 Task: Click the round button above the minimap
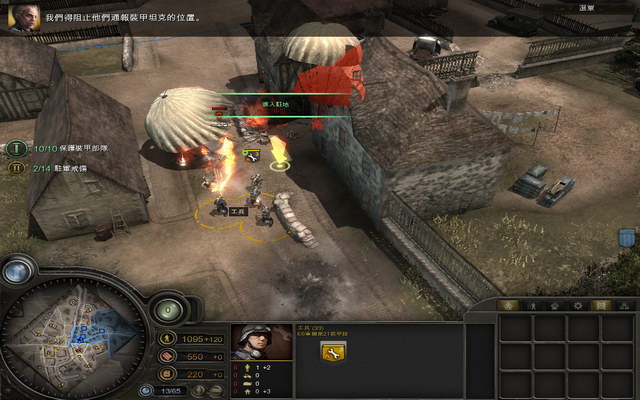click(18, 268)
